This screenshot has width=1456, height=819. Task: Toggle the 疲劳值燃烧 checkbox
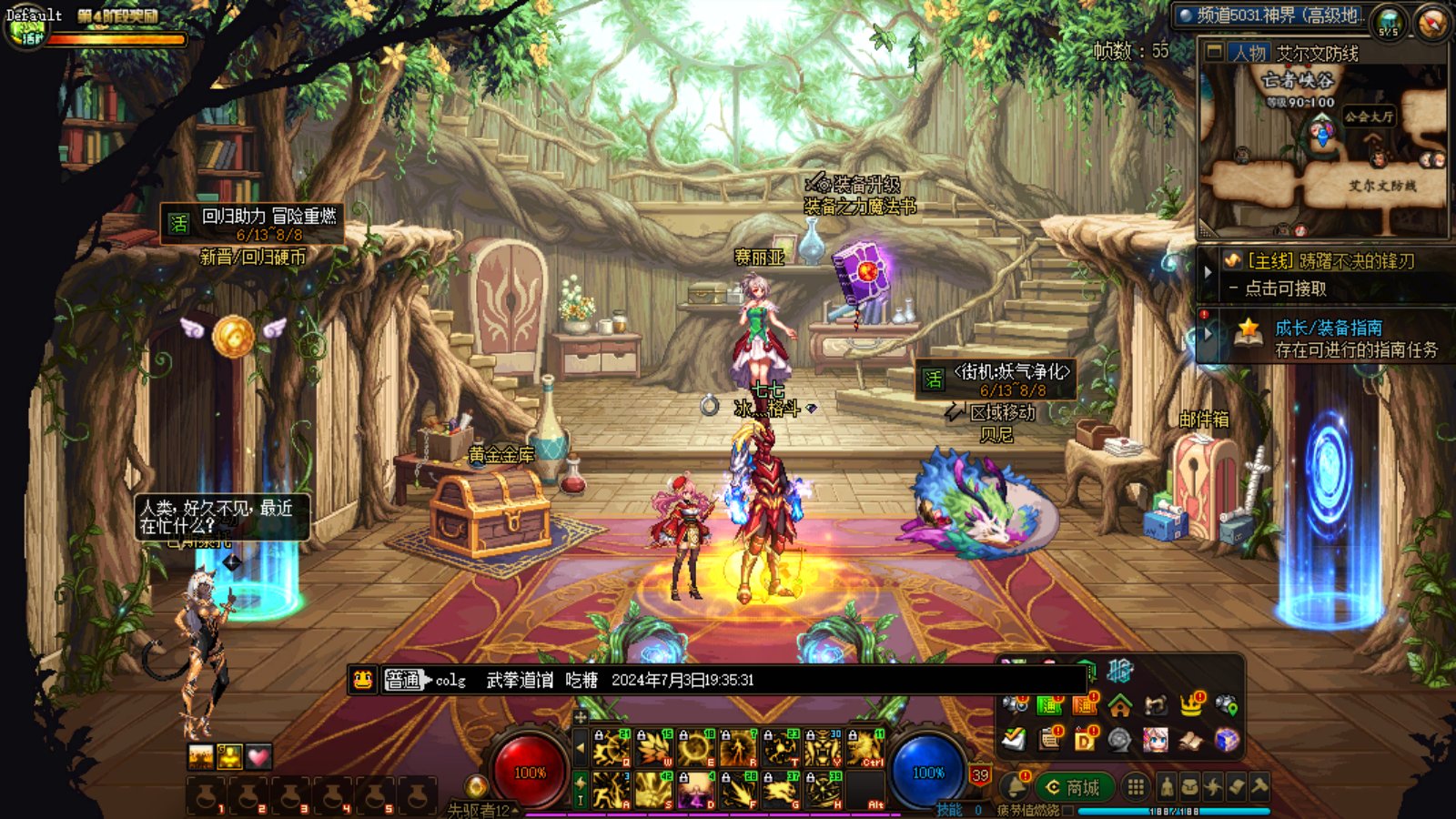point(1067,810)
